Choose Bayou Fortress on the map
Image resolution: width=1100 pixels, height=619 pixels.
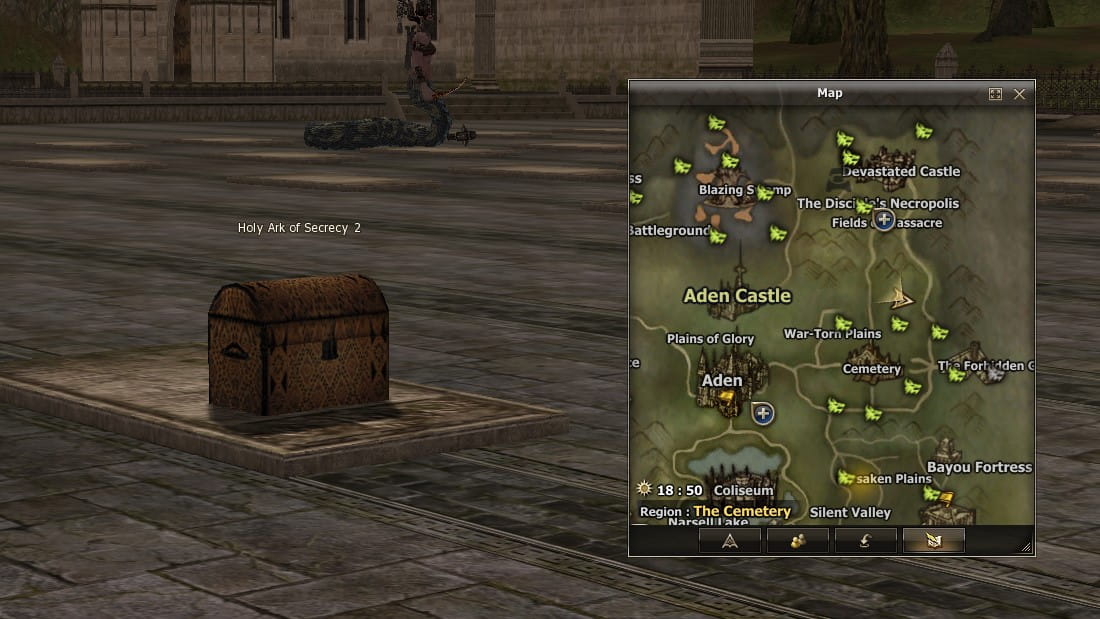[x=979, y=467]
